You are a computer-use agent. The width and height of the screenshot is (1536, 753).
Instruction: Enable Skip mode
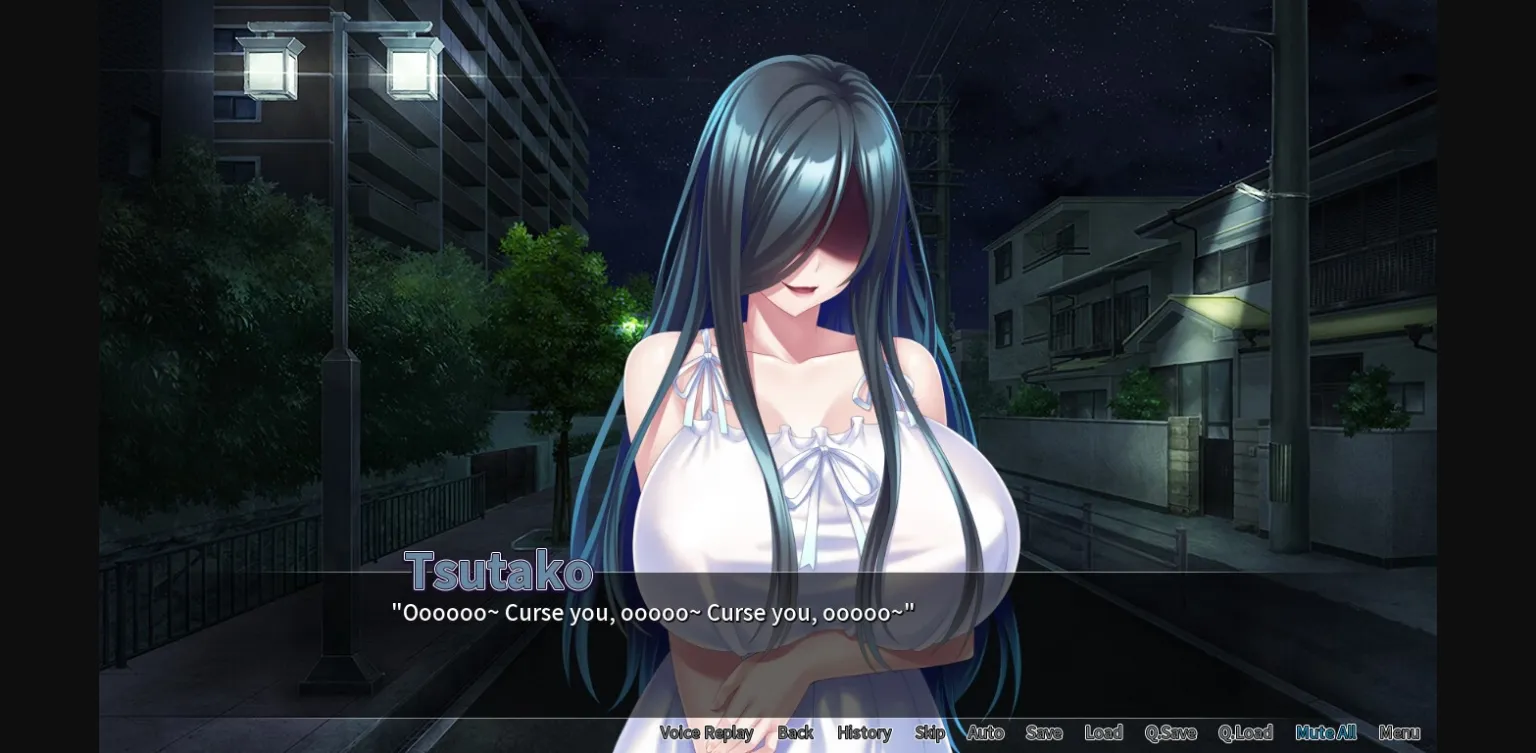pyautogui.click(x=929, y=733)
